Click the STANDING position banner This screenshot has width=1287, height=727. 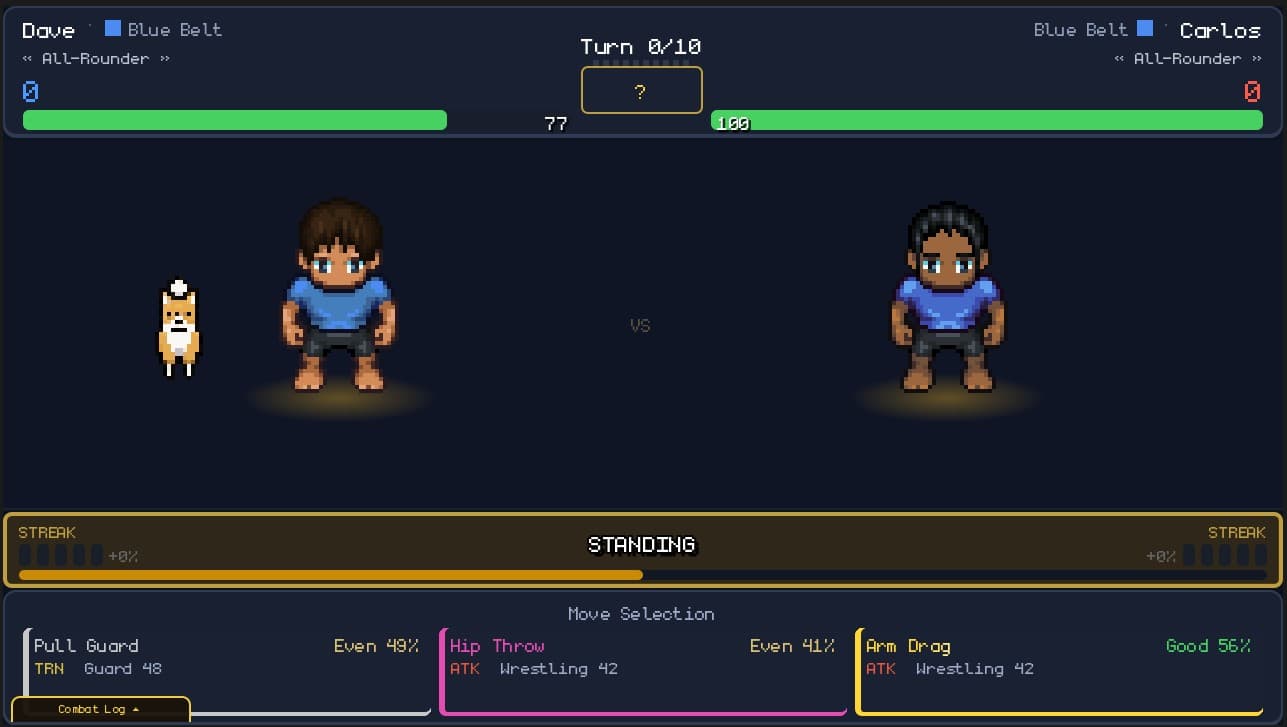point(641,545)
